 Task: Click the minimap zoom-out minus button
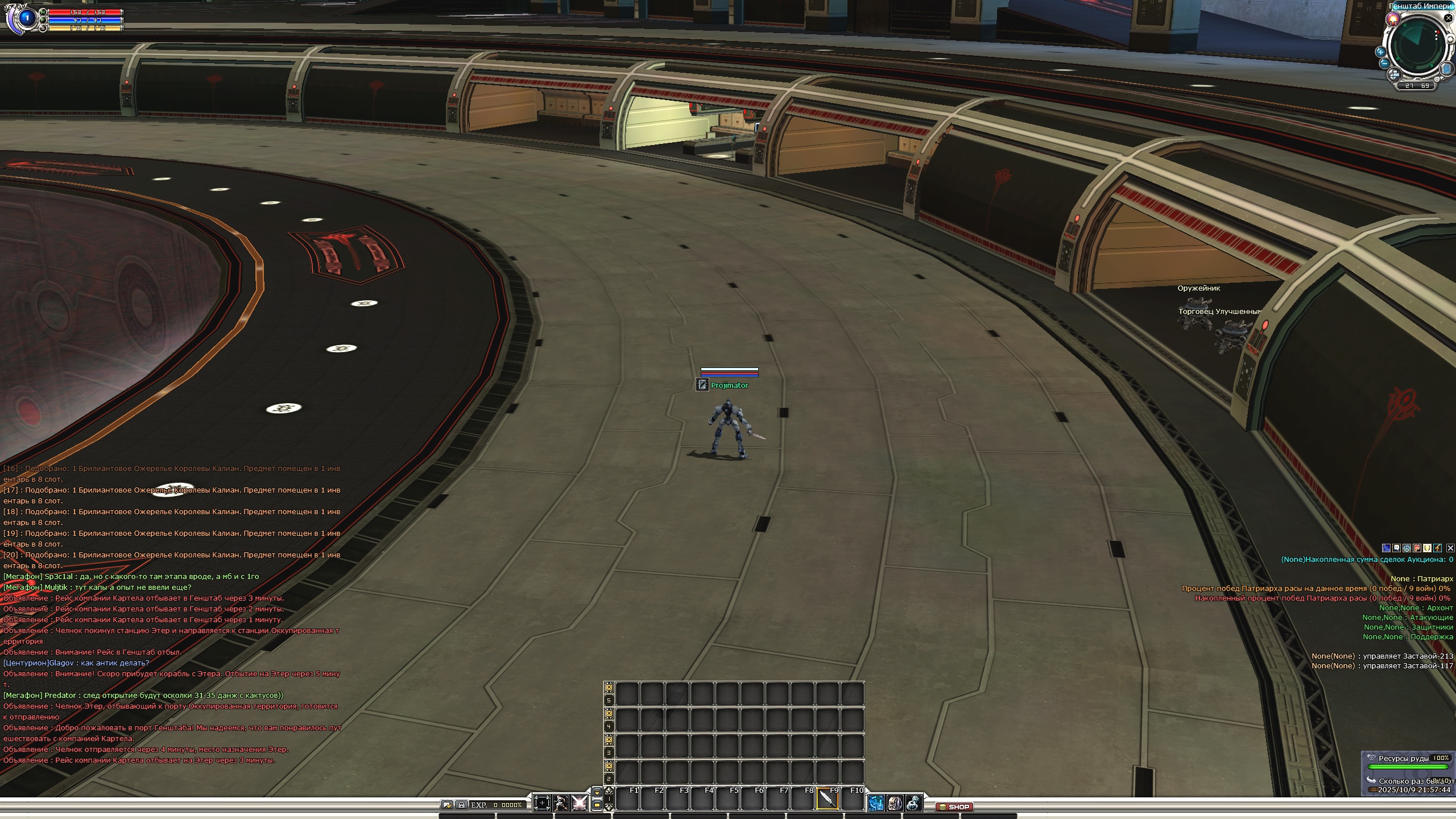pyautogui.click(x=1384, y=63)
